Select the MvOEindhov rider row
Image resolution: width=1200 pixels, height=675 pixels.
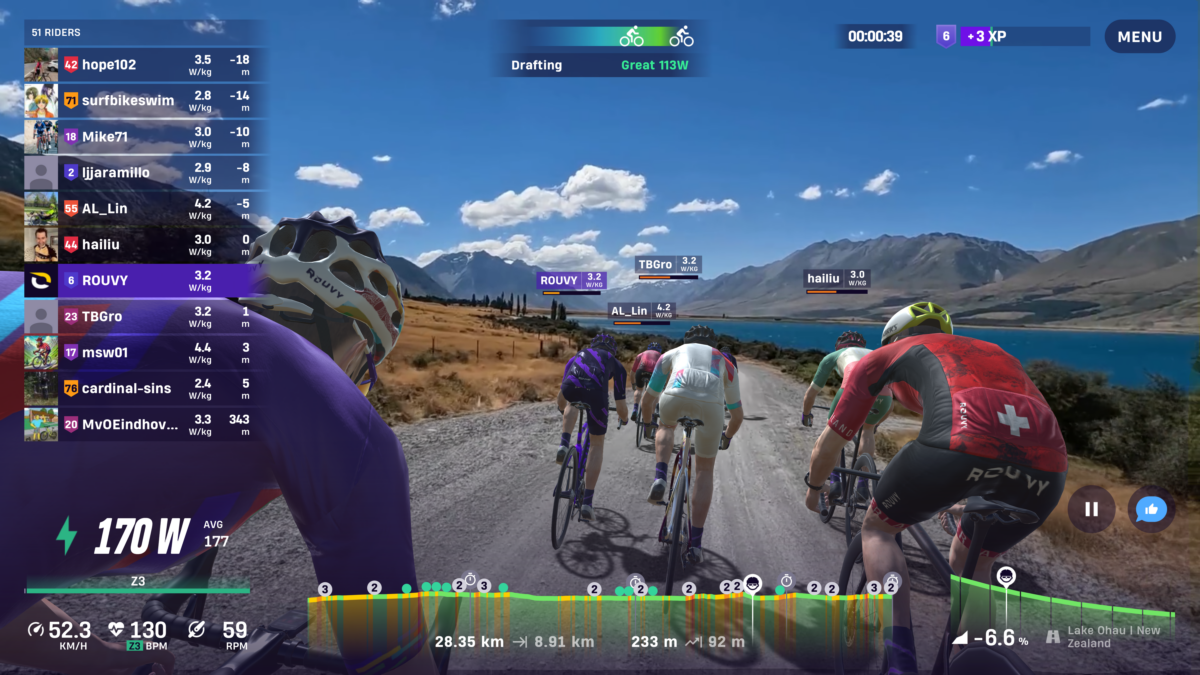(x=145, y=425)
